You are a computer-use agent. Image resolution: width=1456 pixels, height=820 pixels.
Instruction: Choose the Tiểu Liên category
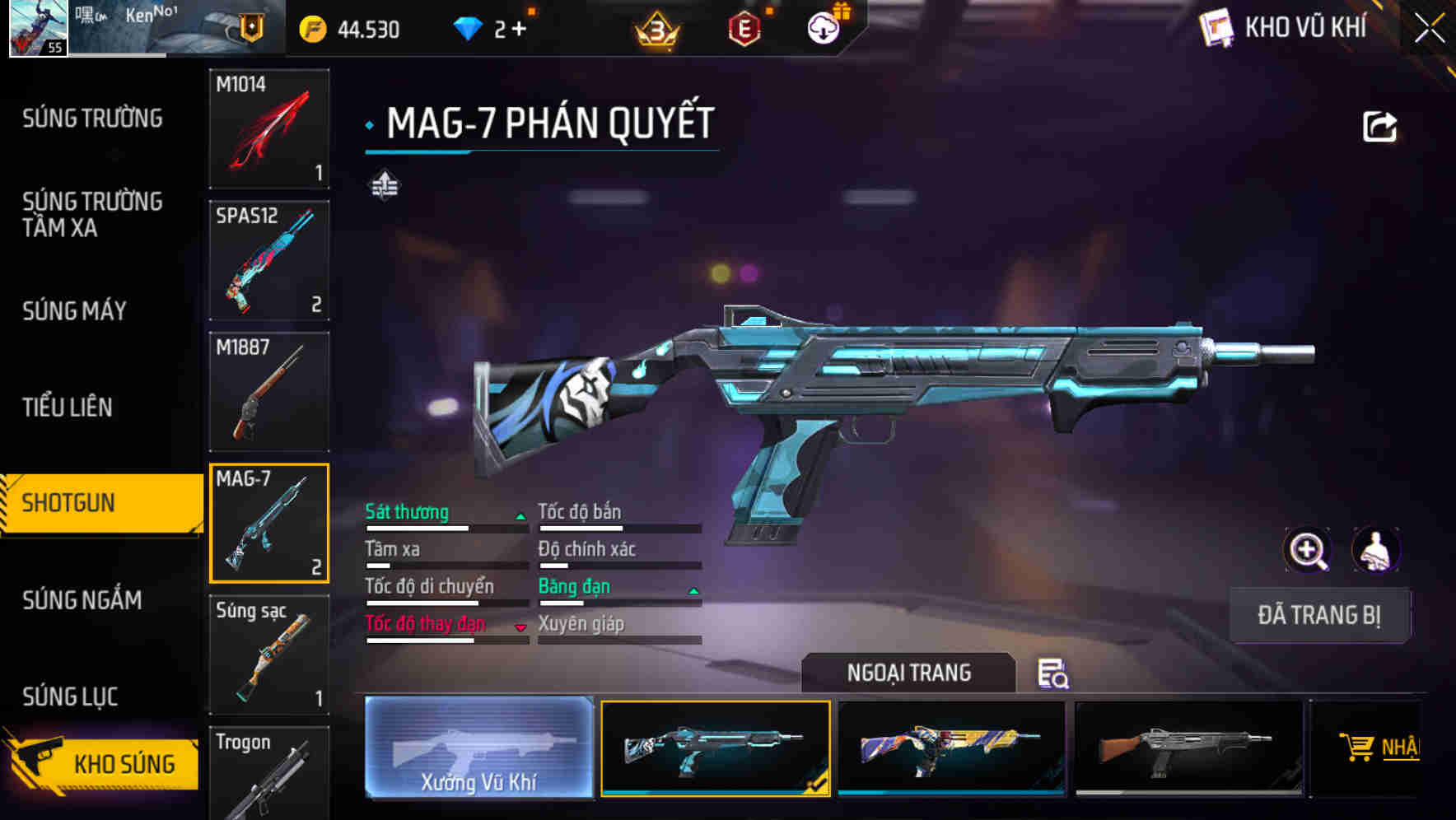(x=68, y=407)
